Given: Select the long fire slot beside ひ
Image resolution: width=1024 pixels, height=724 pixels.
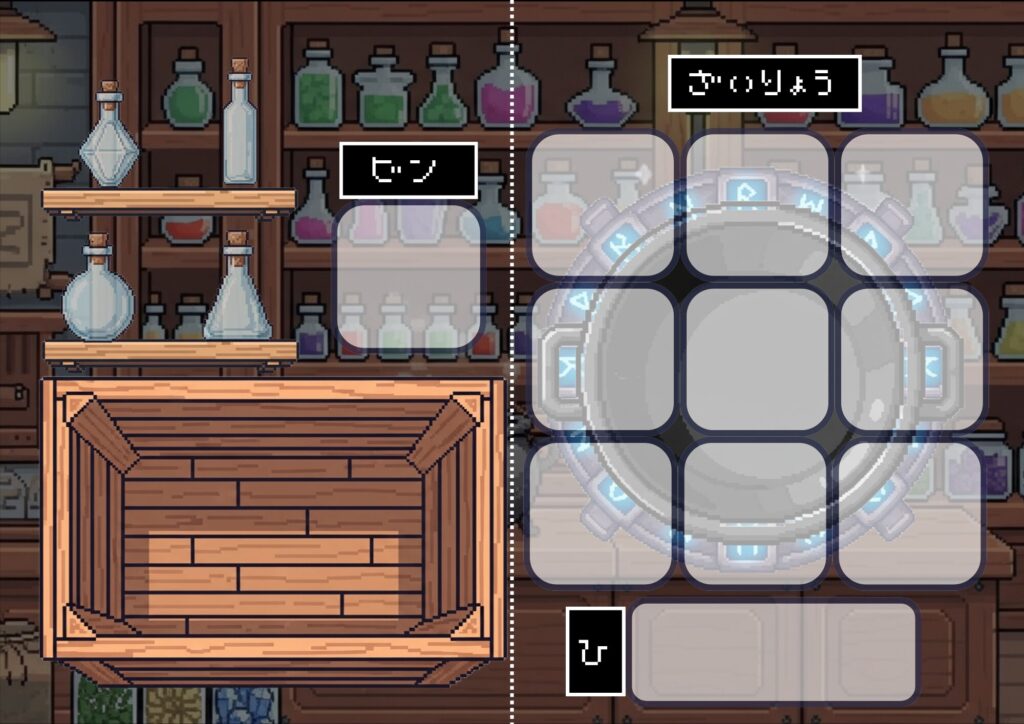Looking at the screenshot, I should 774,651.
